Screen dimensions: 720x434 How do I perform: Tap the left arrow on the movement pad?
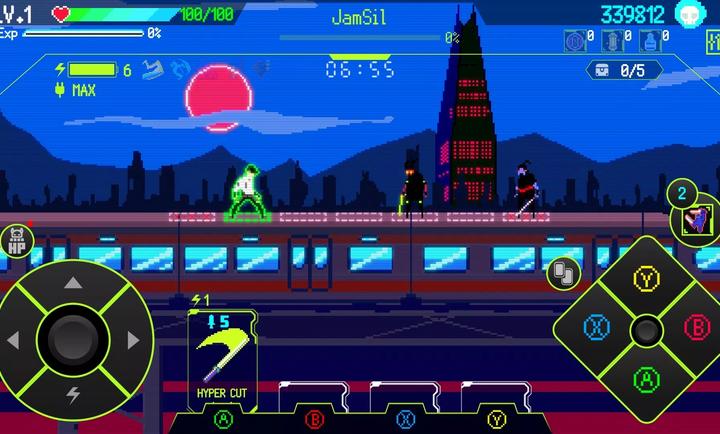(14, 340)
